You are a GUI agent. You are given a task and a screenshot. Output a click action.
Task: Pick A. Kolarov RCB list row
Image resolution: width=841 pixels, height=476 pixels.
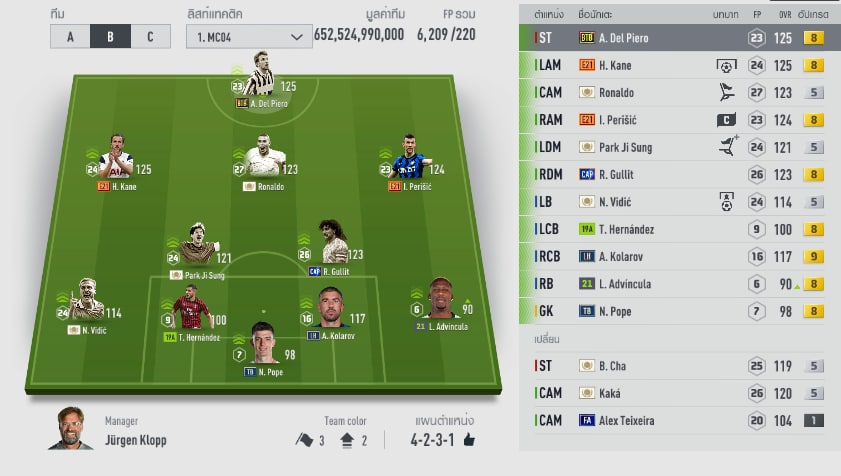coord(680,256)
